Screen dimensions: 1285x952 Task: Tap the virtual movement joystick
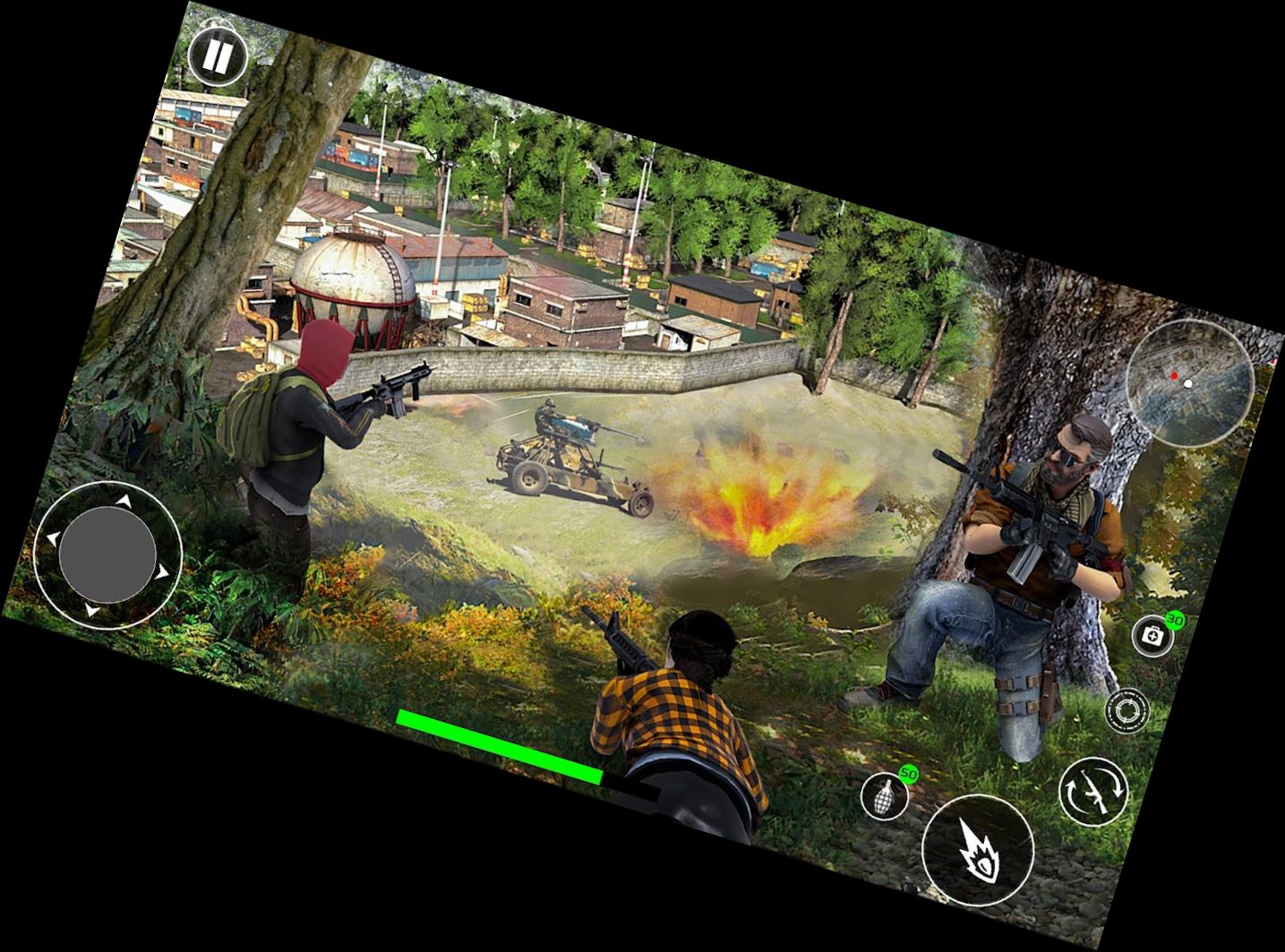(x=107, y=553)
